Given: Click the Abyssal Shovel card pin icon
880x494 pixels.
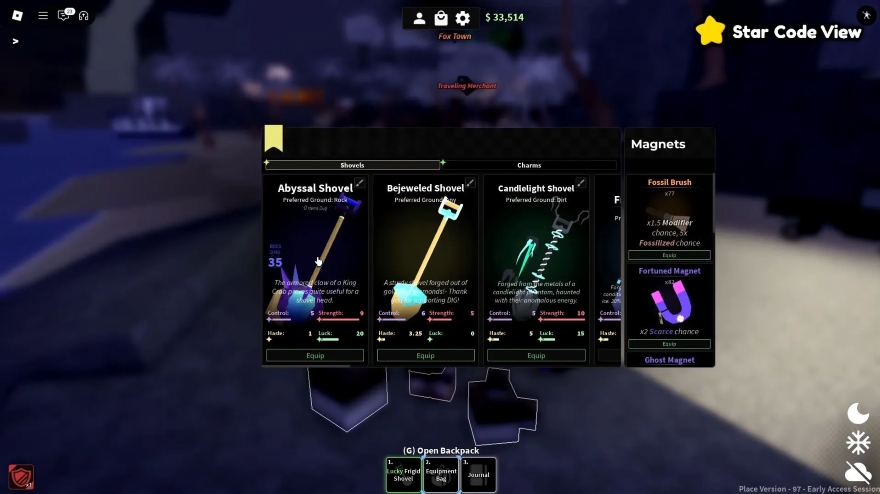Looking at the screenshot, I should [x=360, y=183].
